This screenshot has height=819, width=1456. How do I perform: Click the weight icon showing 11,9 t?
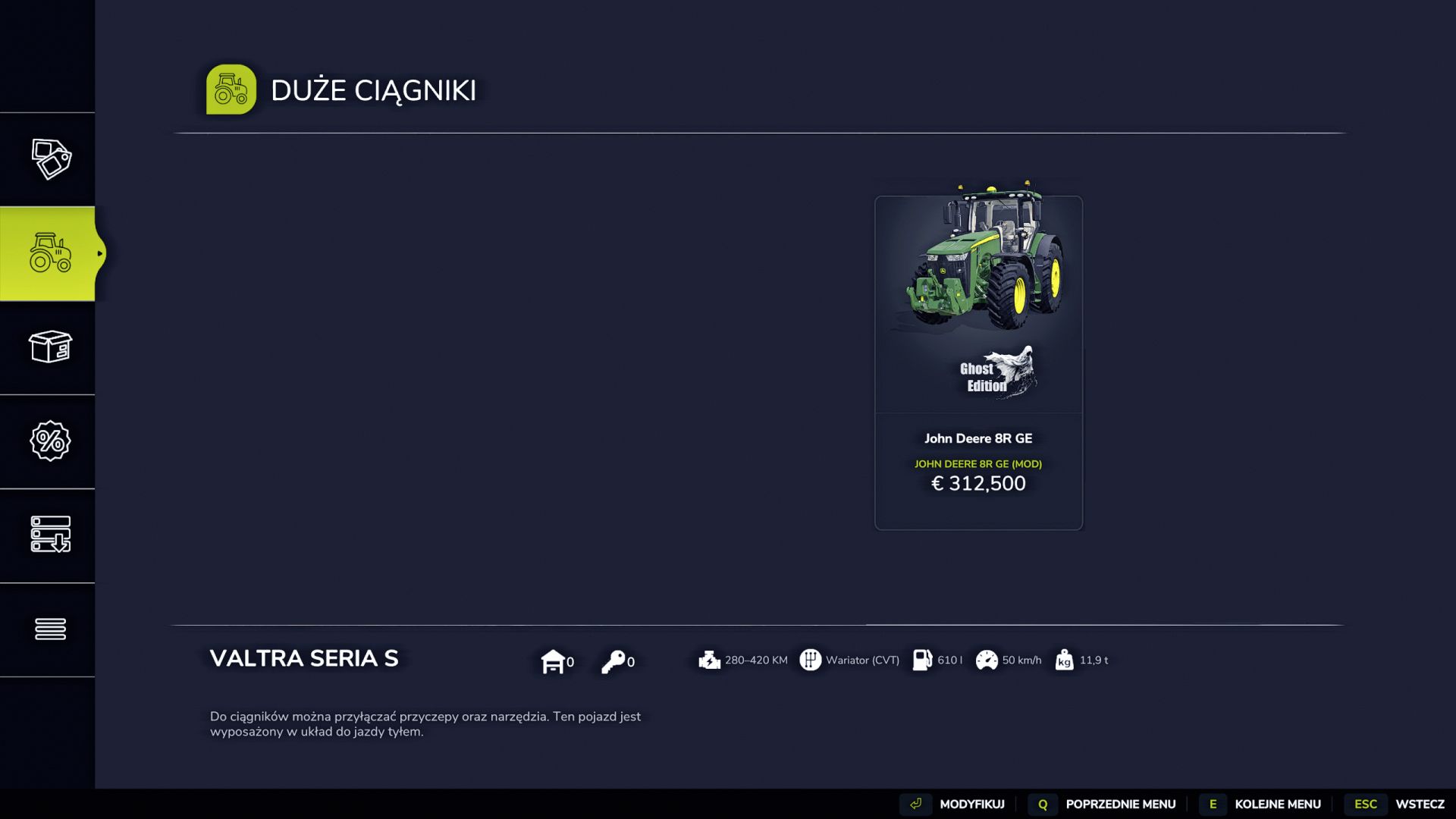tap(1064, 661)
